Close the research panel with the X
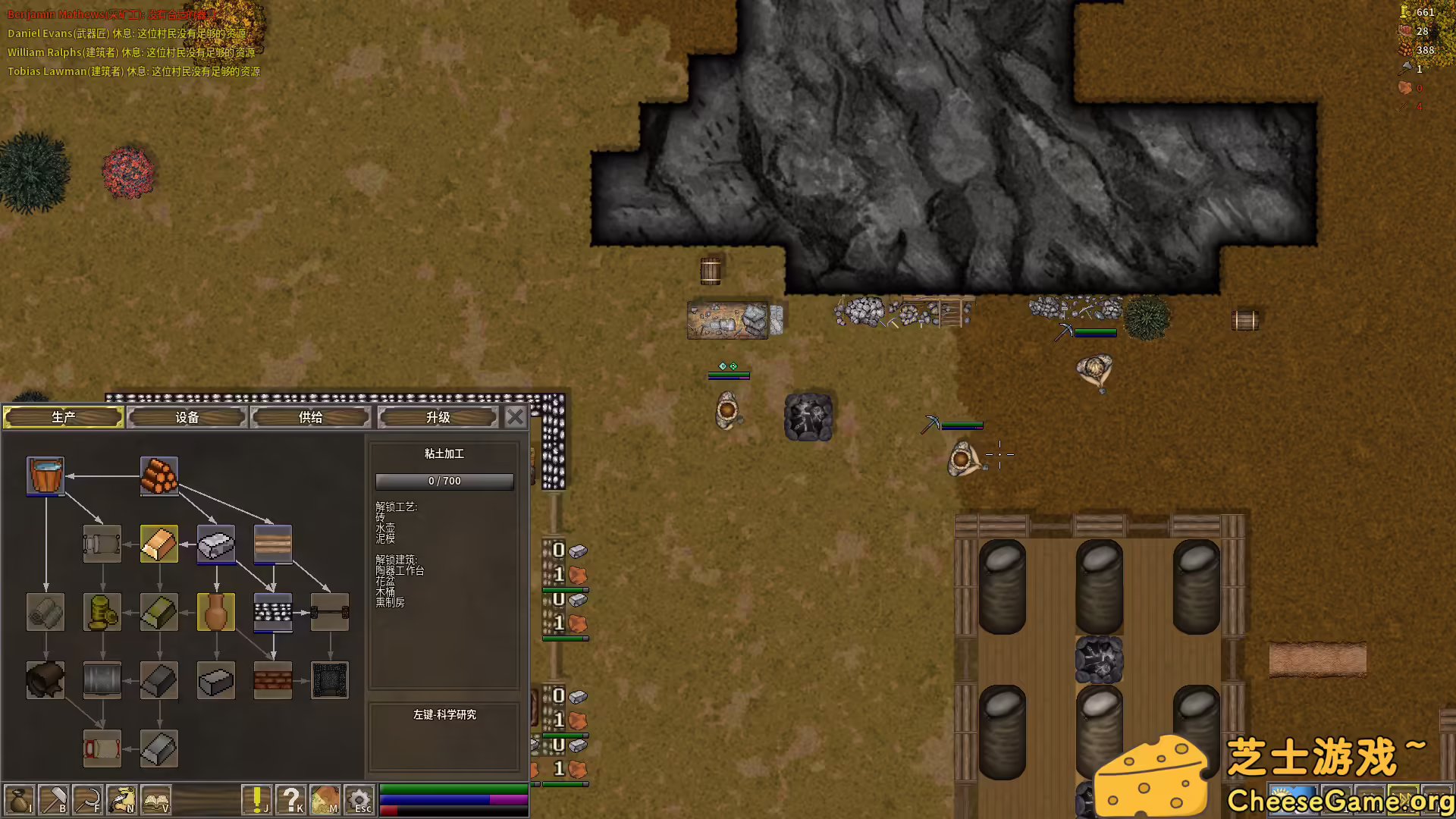 click(x=515, y=417)
